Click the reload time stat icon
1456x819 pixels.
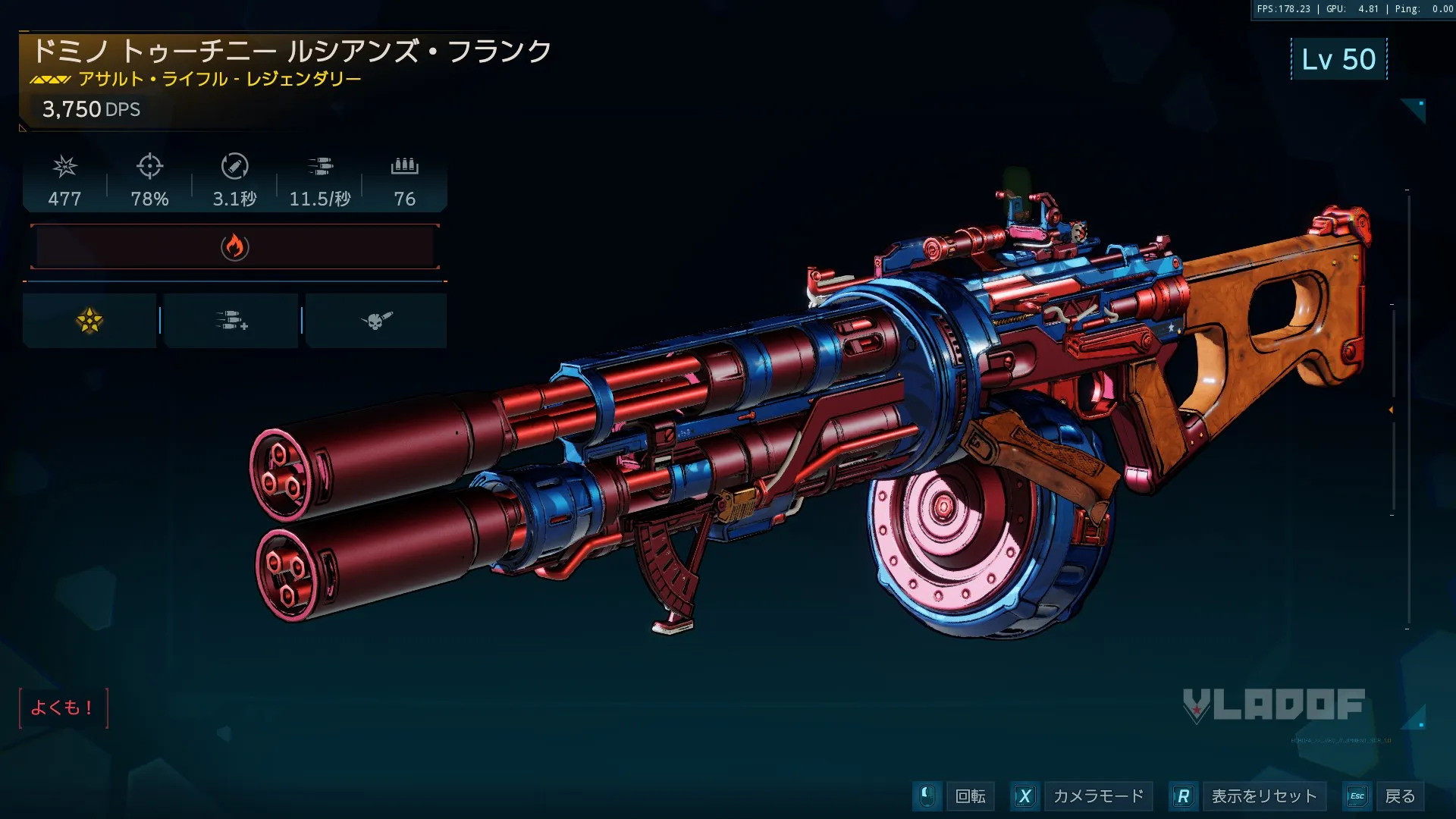(x=235, y=166)
